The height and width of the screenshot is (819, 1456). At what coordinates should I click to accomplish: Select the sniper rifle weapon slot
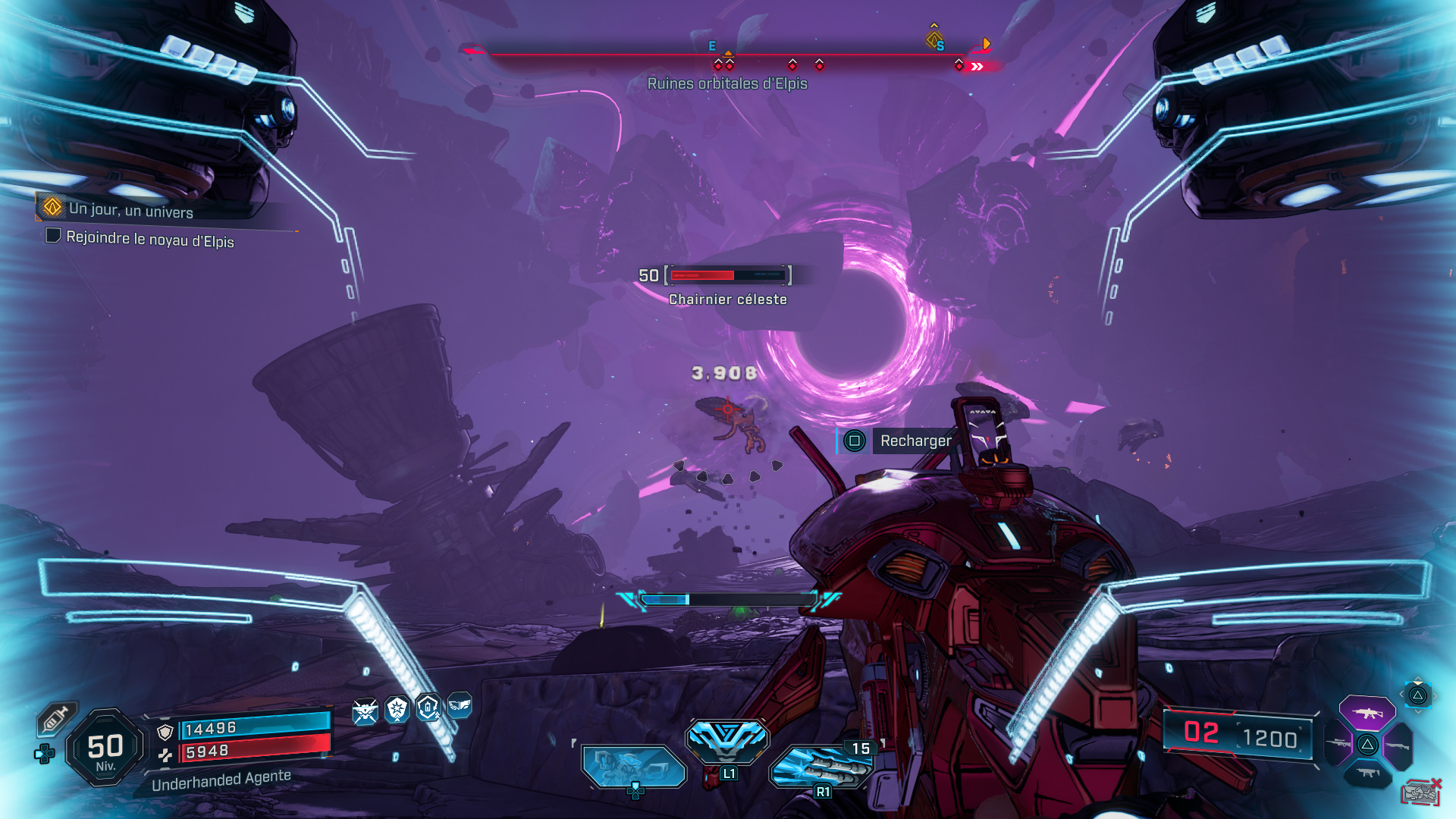(x=1338, y=742)
